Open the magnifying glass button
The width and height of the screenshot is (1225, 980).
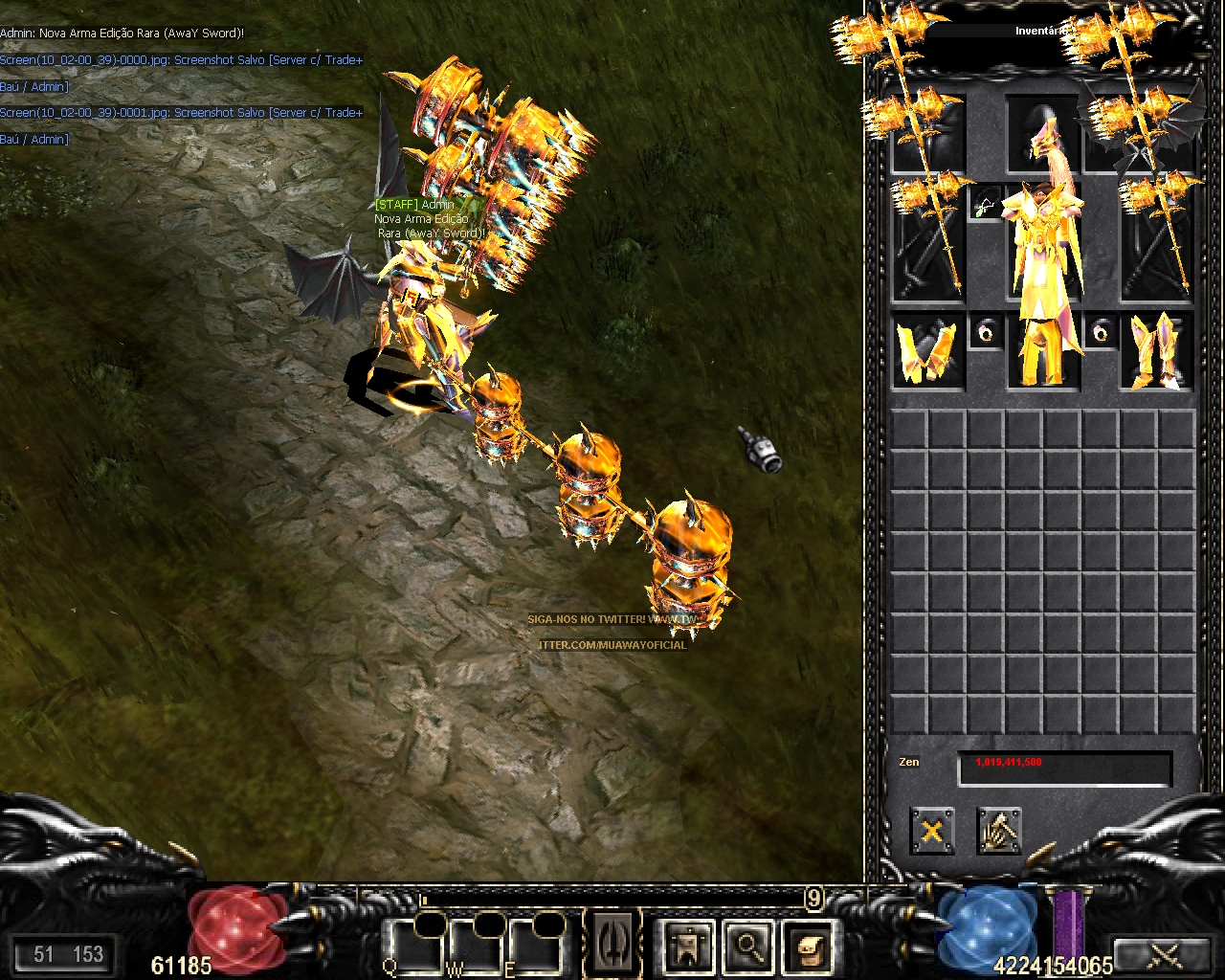click(749, 946)
